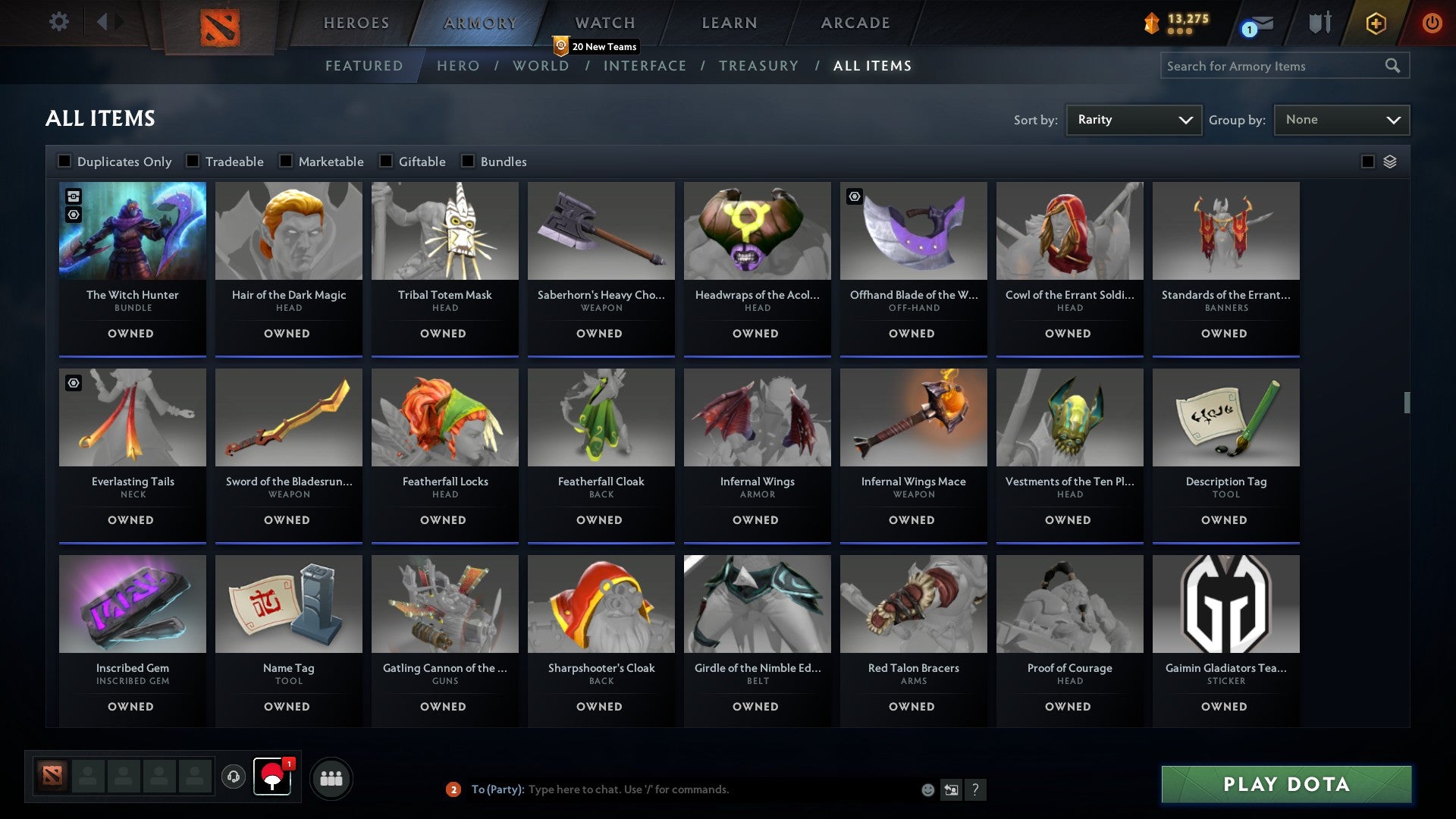The width and height of the screenshot is (1456, 819).
Task: Click the search magnifier in the Armory search bar
Action: click(1394, 66)
